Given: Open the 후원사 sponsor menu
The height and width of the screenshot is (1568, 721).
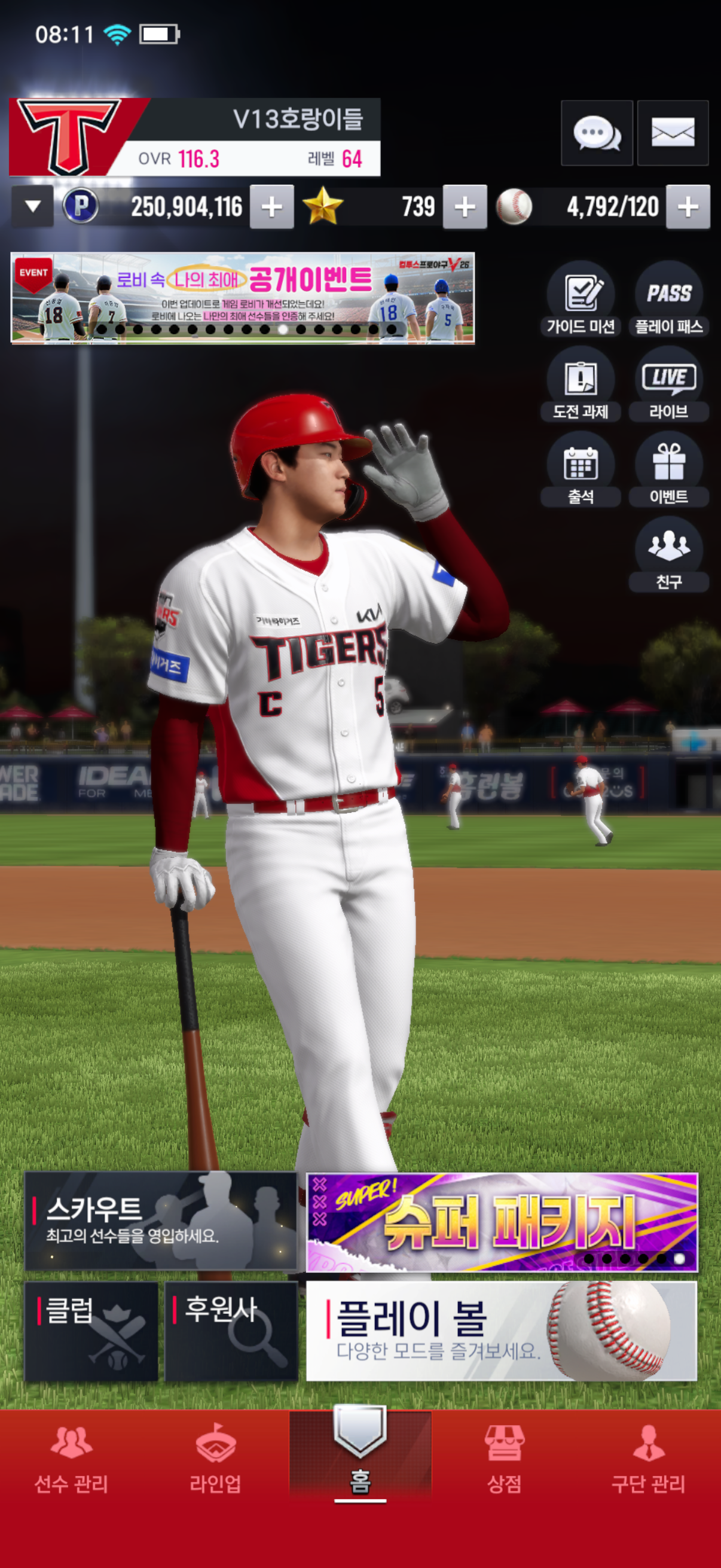Looking at the screenshot, I should (x=231, y=1331).
